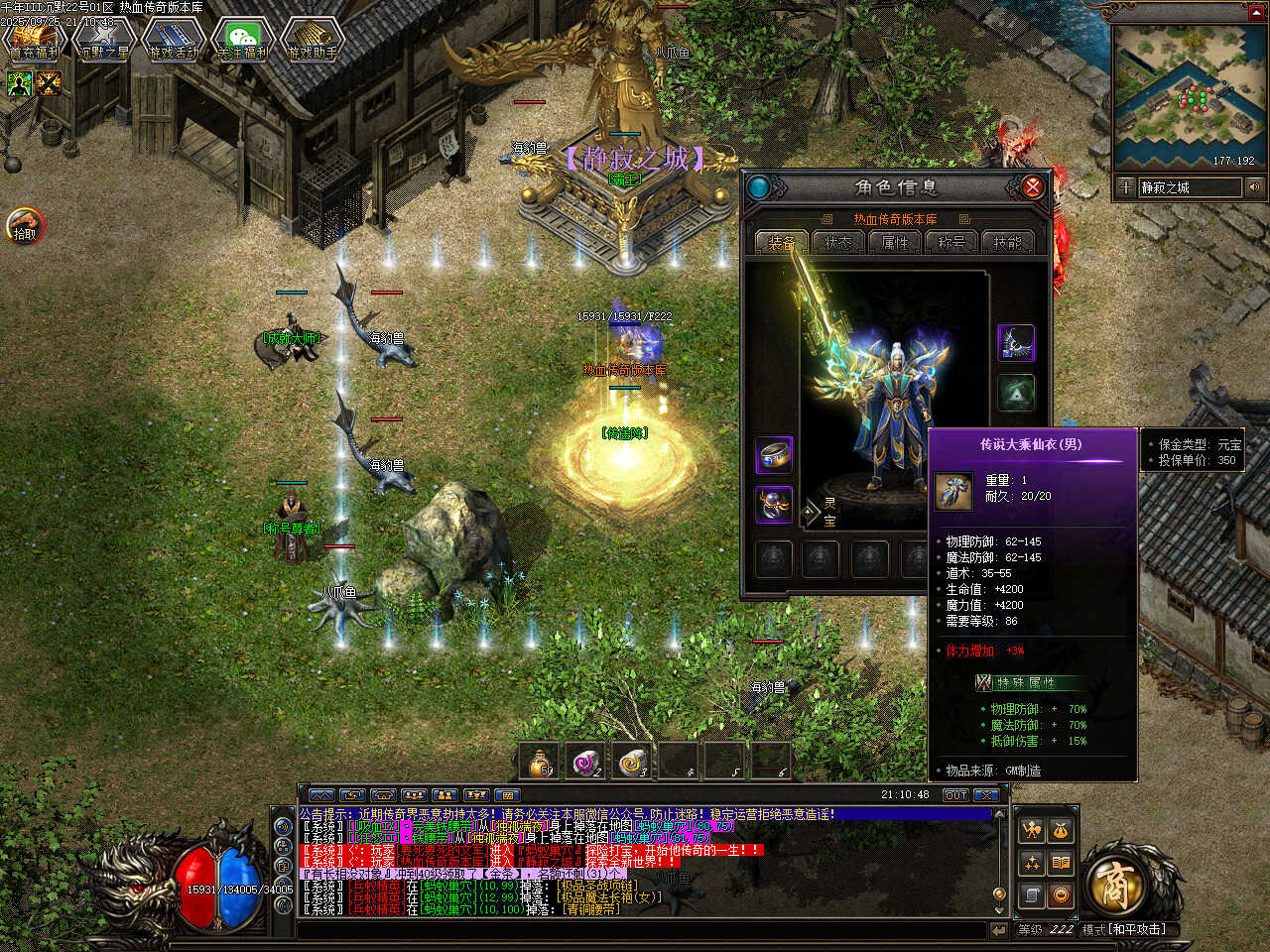Open the 首充福利 treasure chest menu
The width and height of the screenshot is (1270, 952).
(x=34, y=41)
